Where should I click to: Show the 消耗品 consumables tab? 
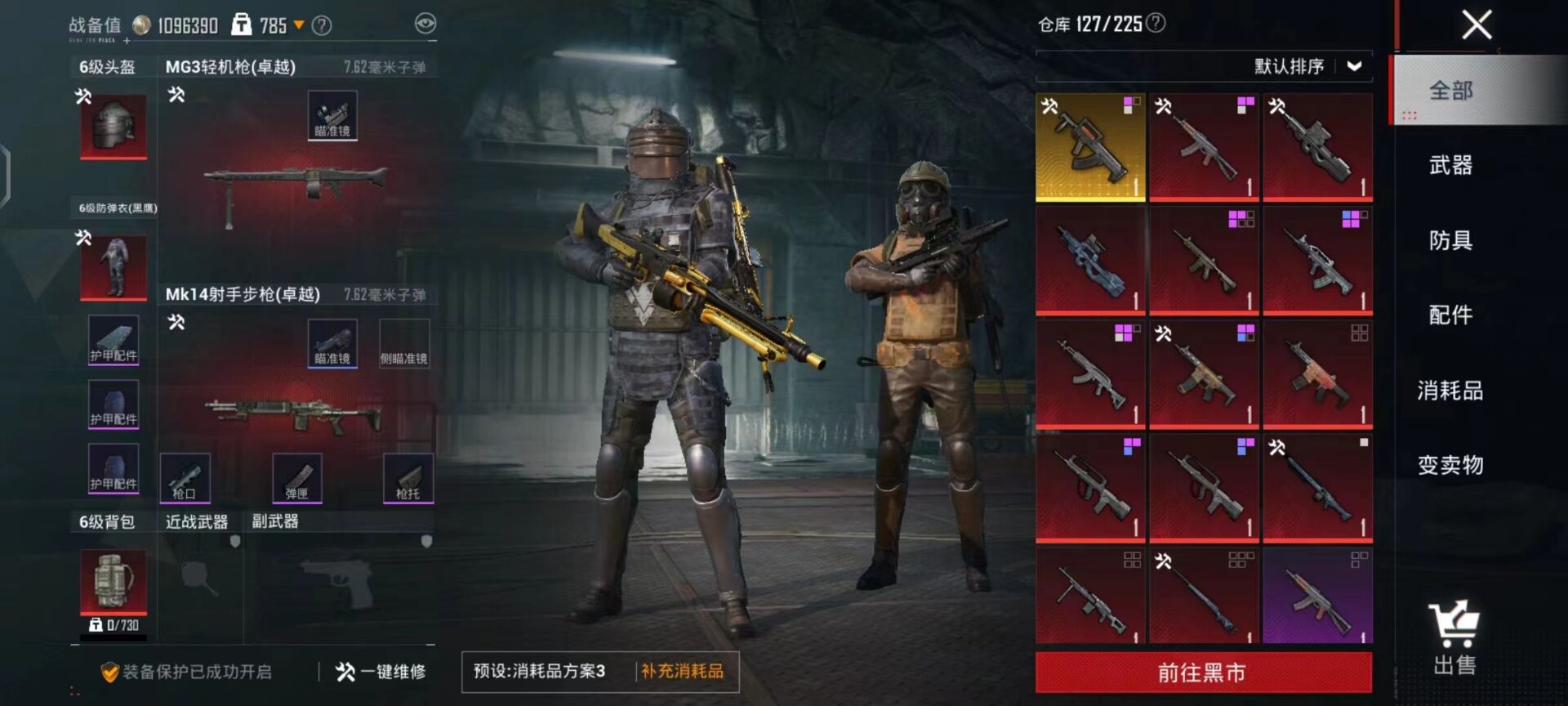coord(1450,391)
